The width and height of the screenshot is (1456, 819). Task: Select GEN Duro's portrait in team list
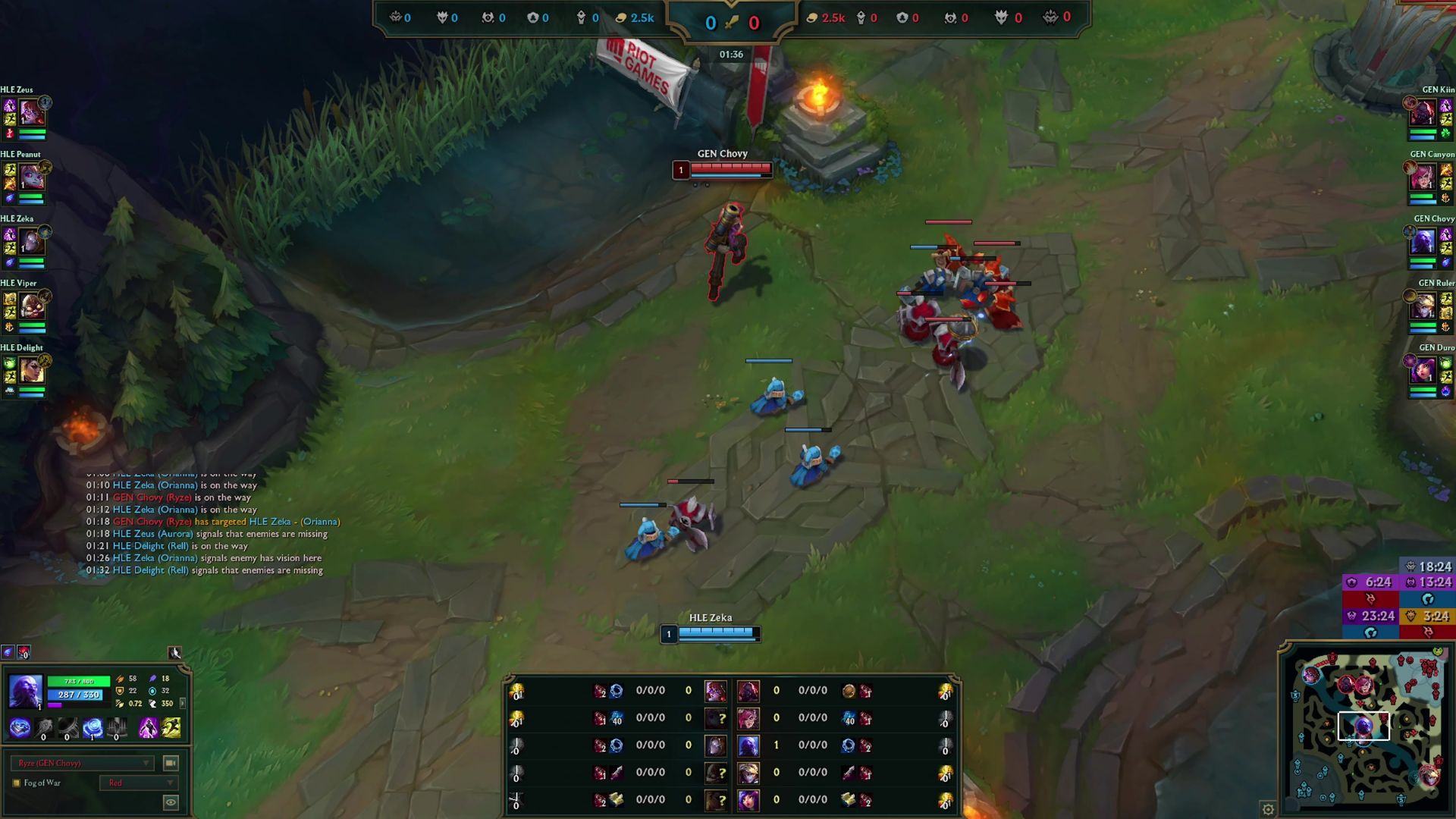(1423, 371)
